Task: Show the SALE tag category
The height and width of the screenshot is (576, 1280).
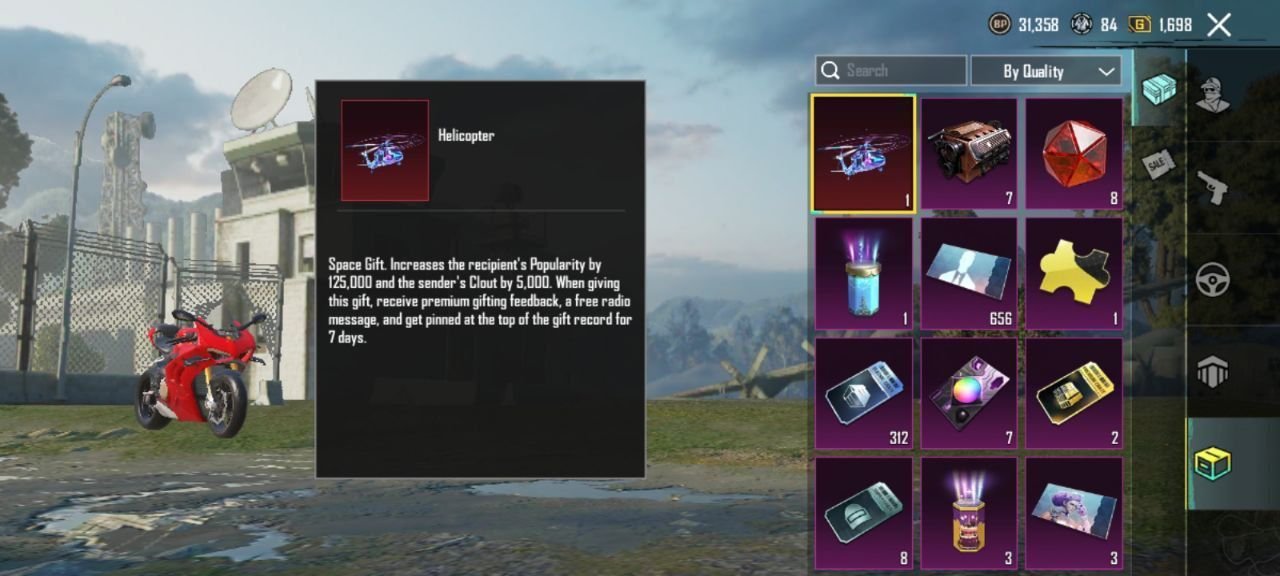Action: [1158, 163]
